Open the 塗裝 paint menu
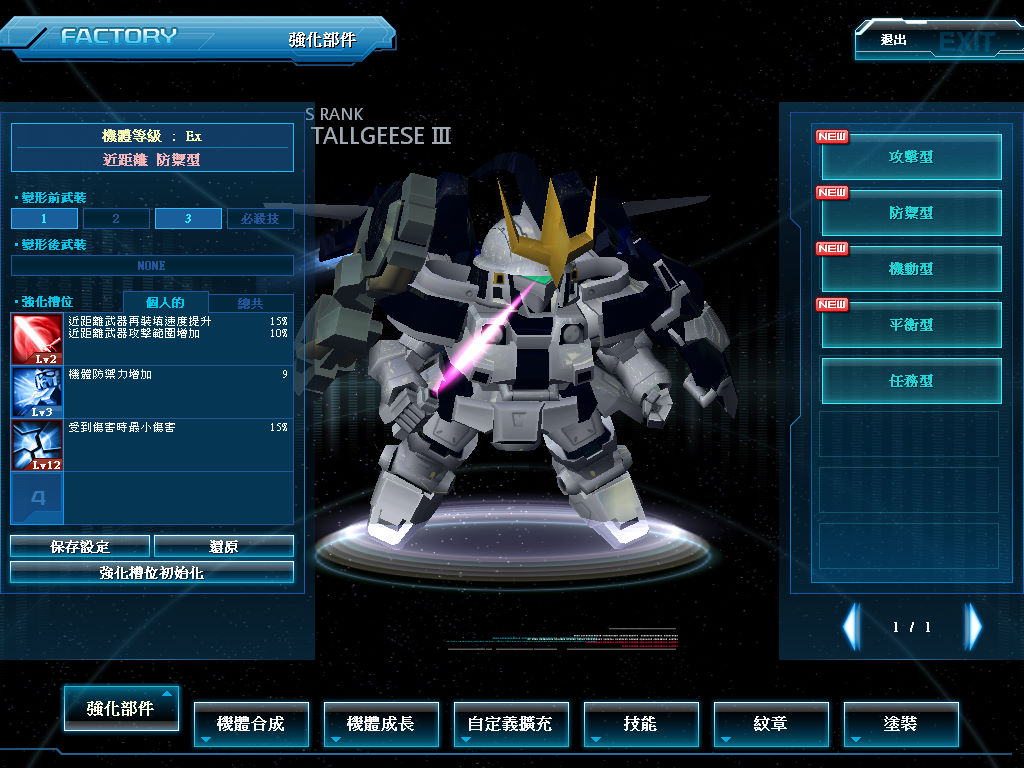This screenshot has width=1024, height=768. [900, 724]
